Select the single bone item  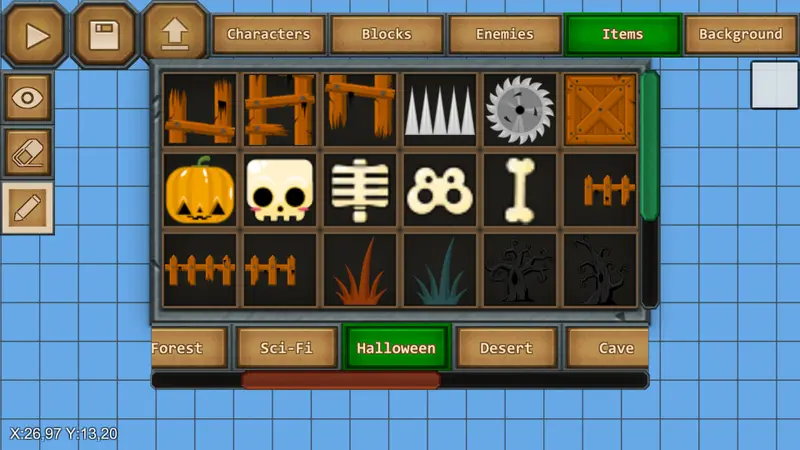[x=520, y=190]
